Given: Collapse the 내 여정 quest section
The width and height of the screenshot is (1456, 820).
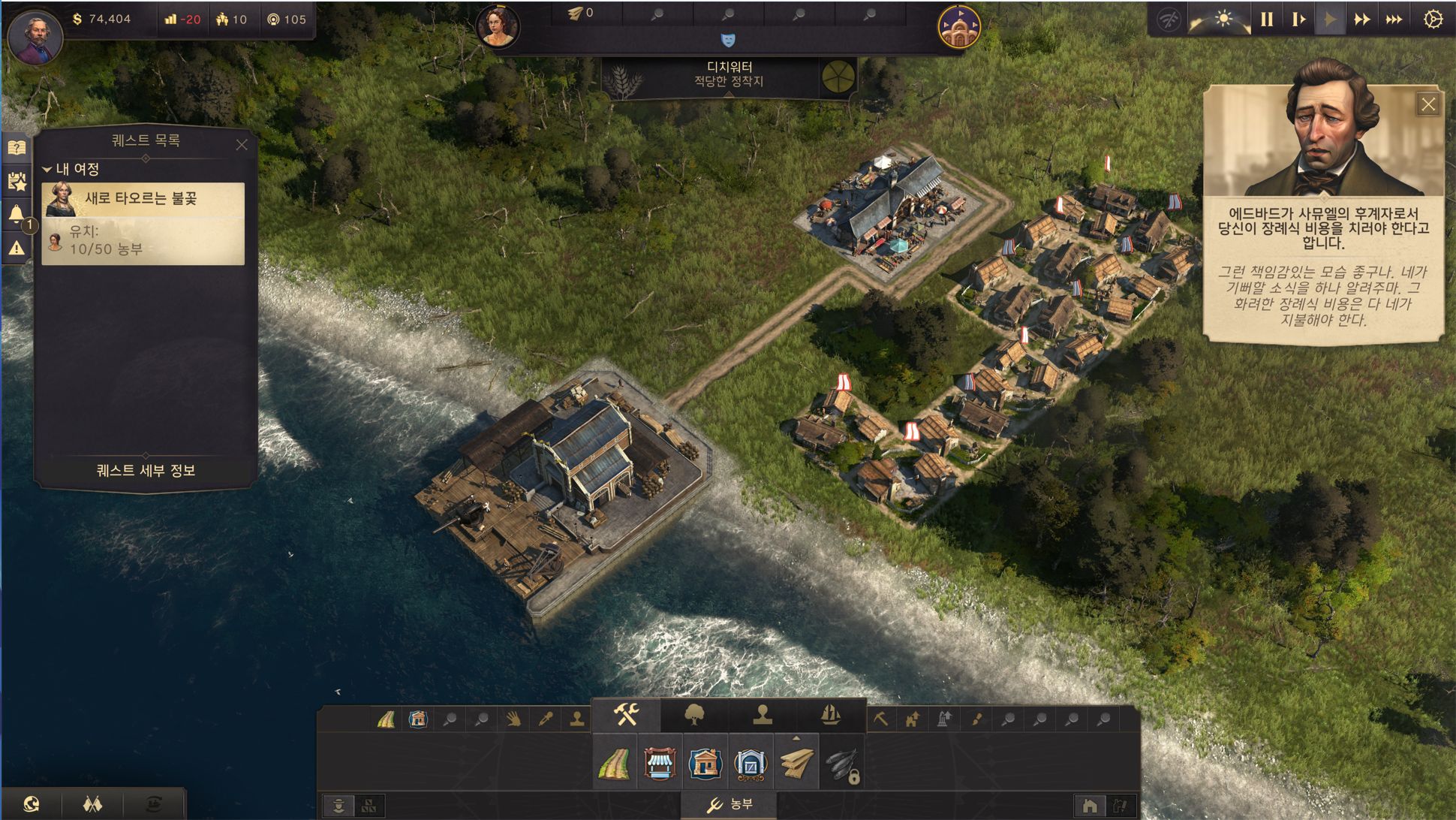Looking at the screenshot, I should 47,170.
